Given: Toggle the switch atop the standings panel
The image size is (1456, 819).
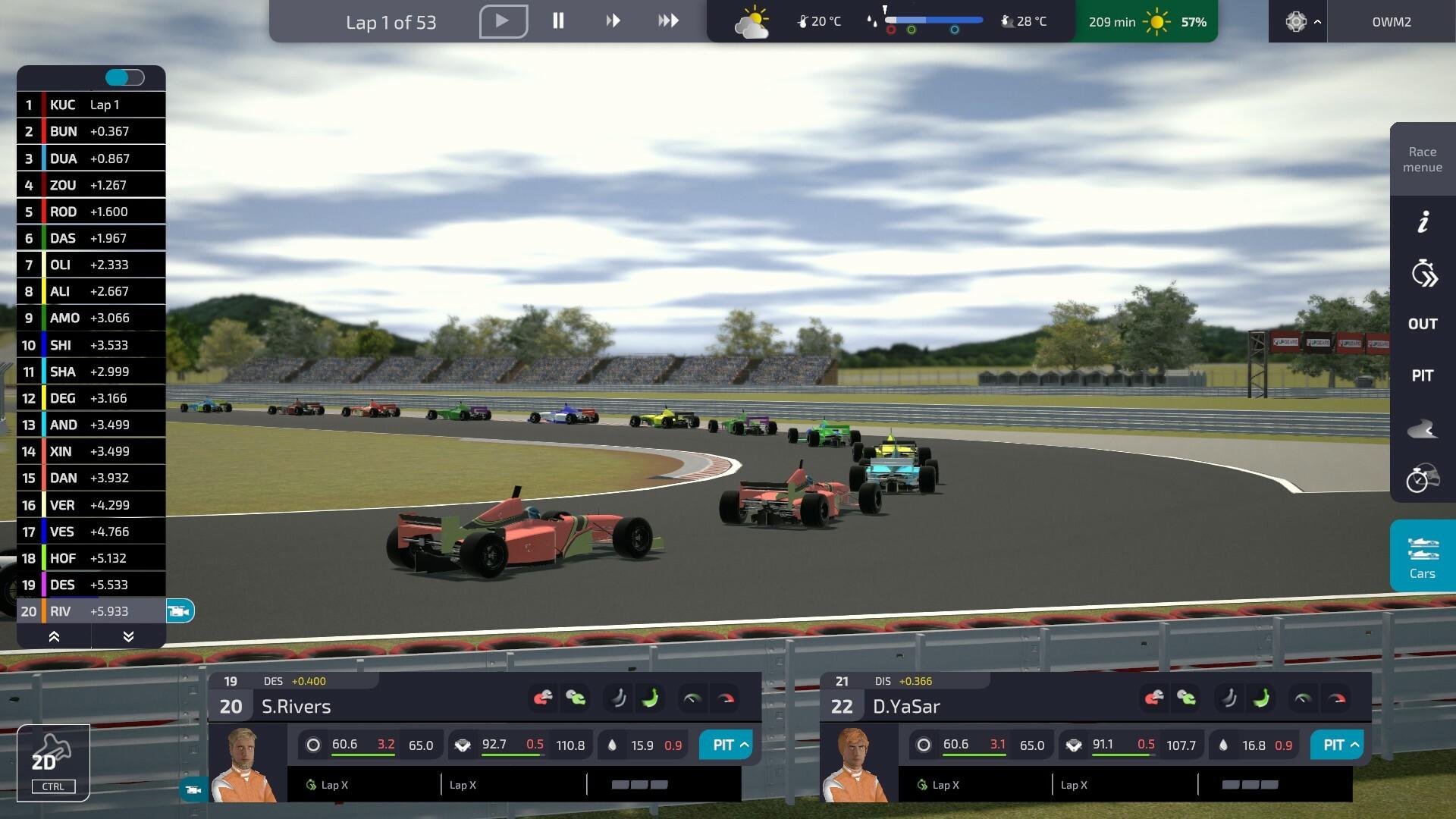Looking at the screenshot, I should tap(124, 77).
